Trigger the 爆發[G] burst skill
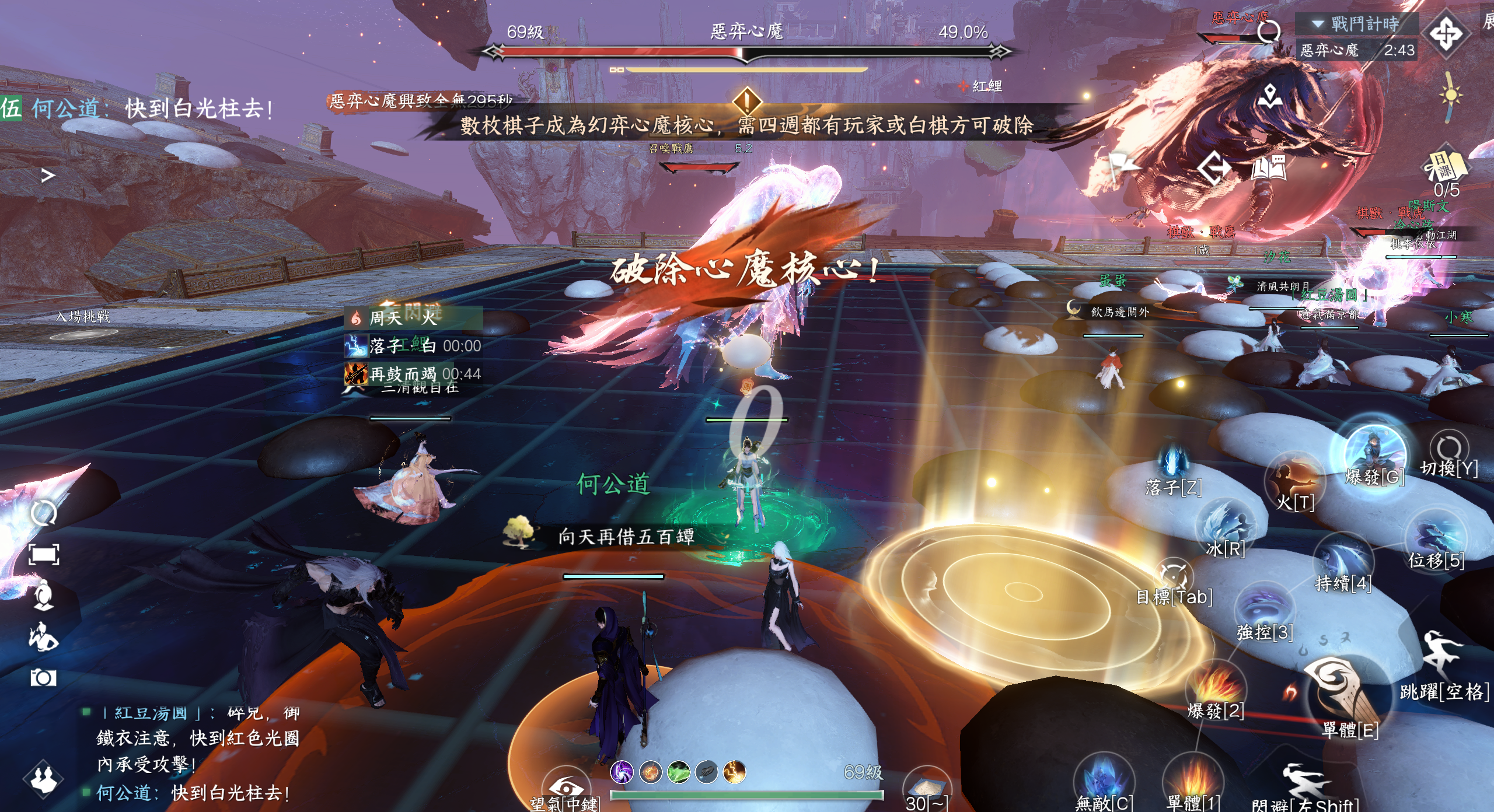 pos(1374,454)
